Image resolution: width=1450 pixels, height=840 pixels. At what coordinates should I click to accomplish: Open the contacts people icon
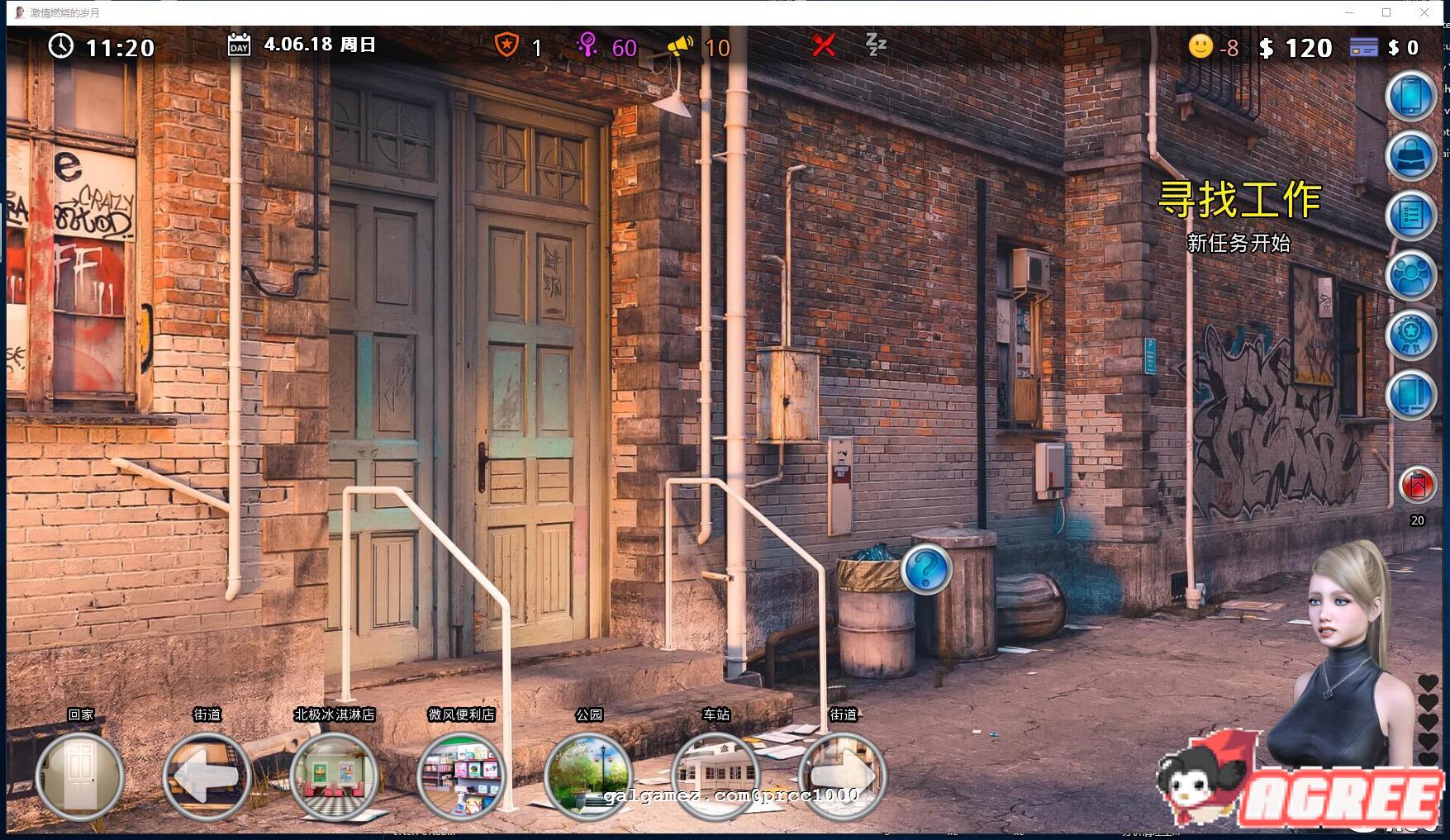point(1410,275)
